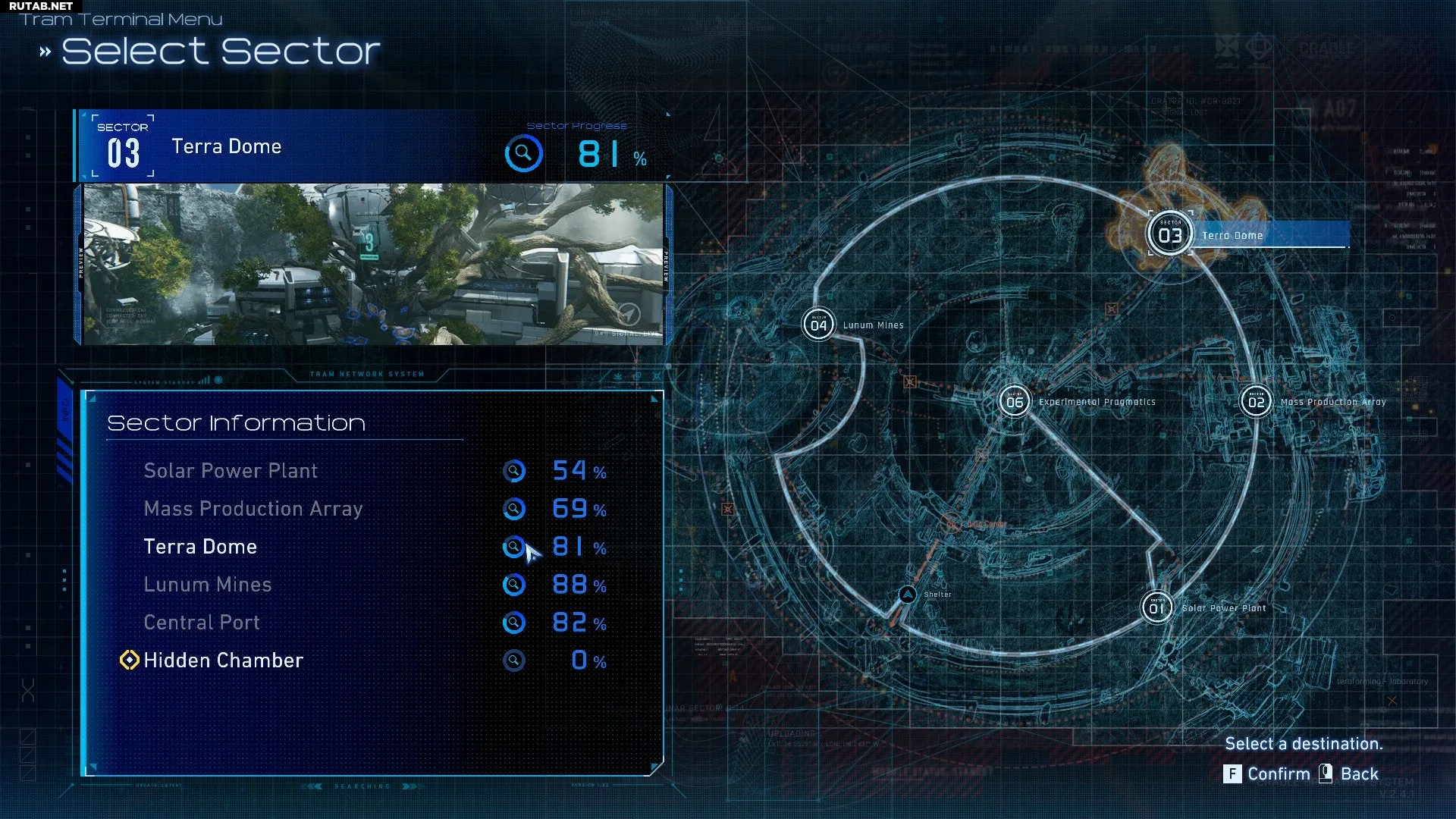Select the 04 Lunum Mines map marker
This screenshot has height=819, width=1456.
[818, 325]
